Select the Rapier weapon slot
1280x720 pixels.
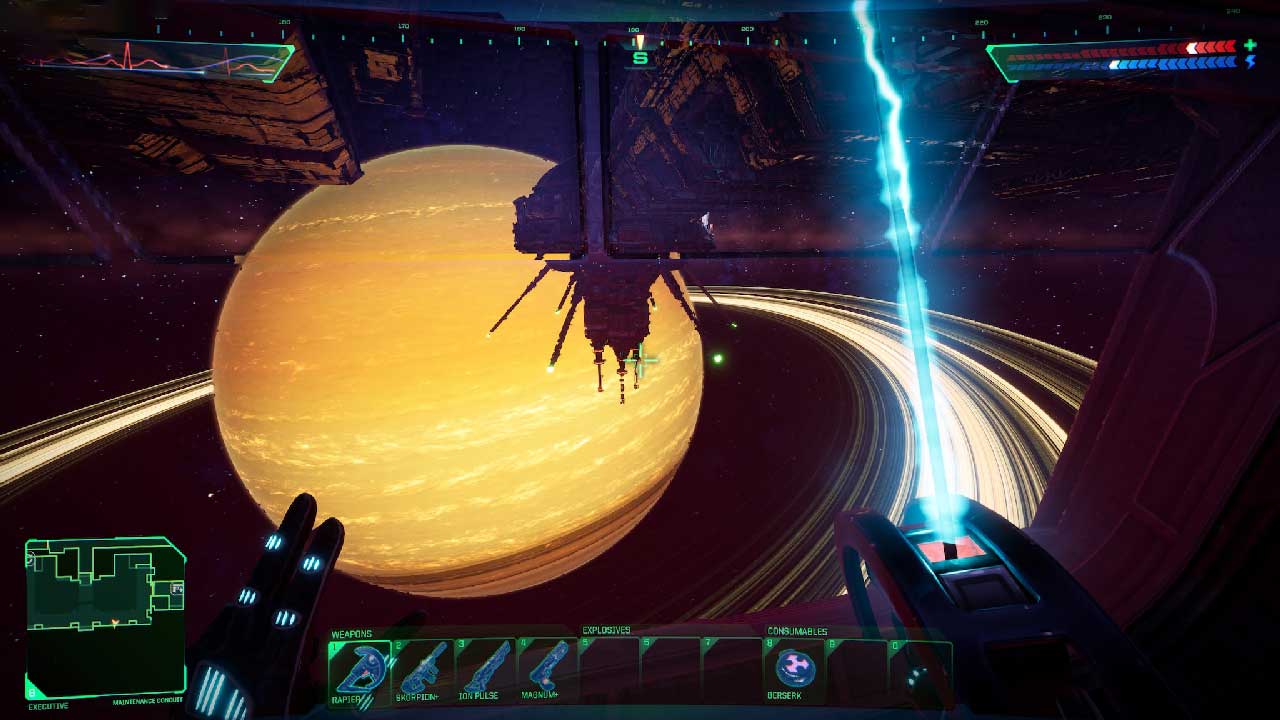click(358, 670)
